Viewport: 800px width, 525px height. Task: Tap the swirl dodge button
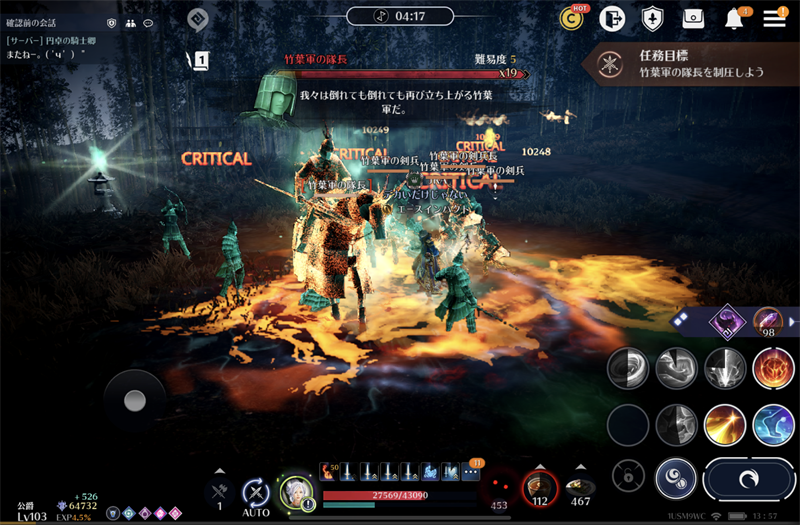tap(676, 478)
